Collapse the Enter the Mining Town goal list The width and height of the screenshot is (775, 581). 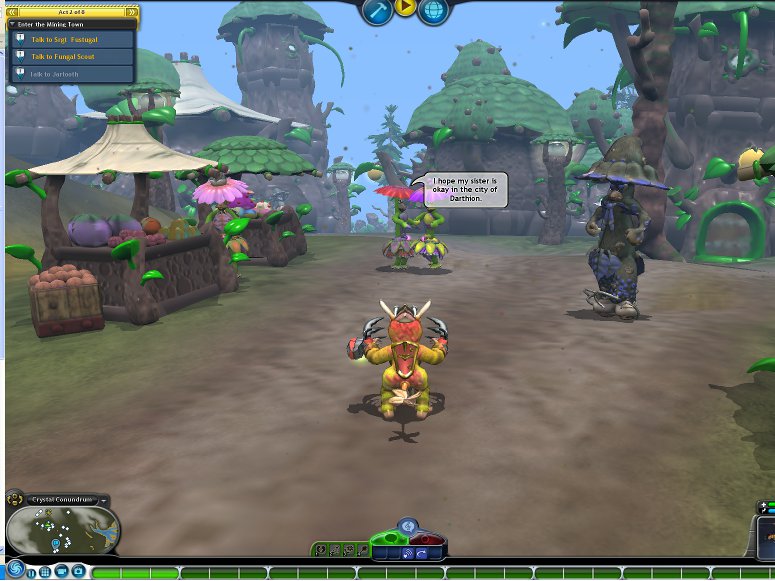[x=11, y=23]
